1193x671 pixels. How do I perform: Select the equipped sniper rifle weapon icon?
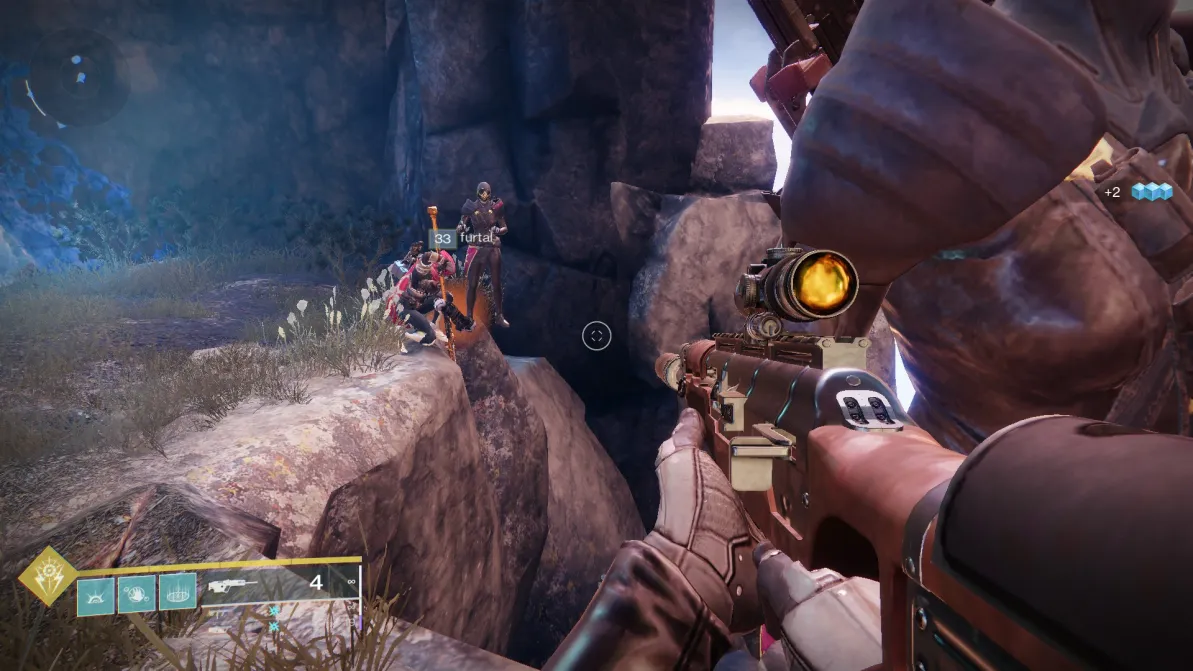point(232,587)
